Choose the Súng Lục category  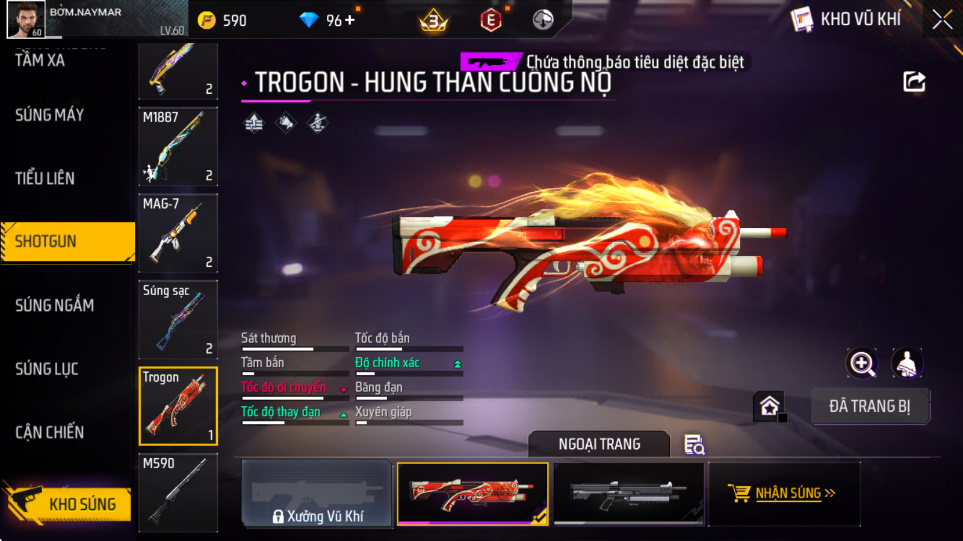point(46,369)
